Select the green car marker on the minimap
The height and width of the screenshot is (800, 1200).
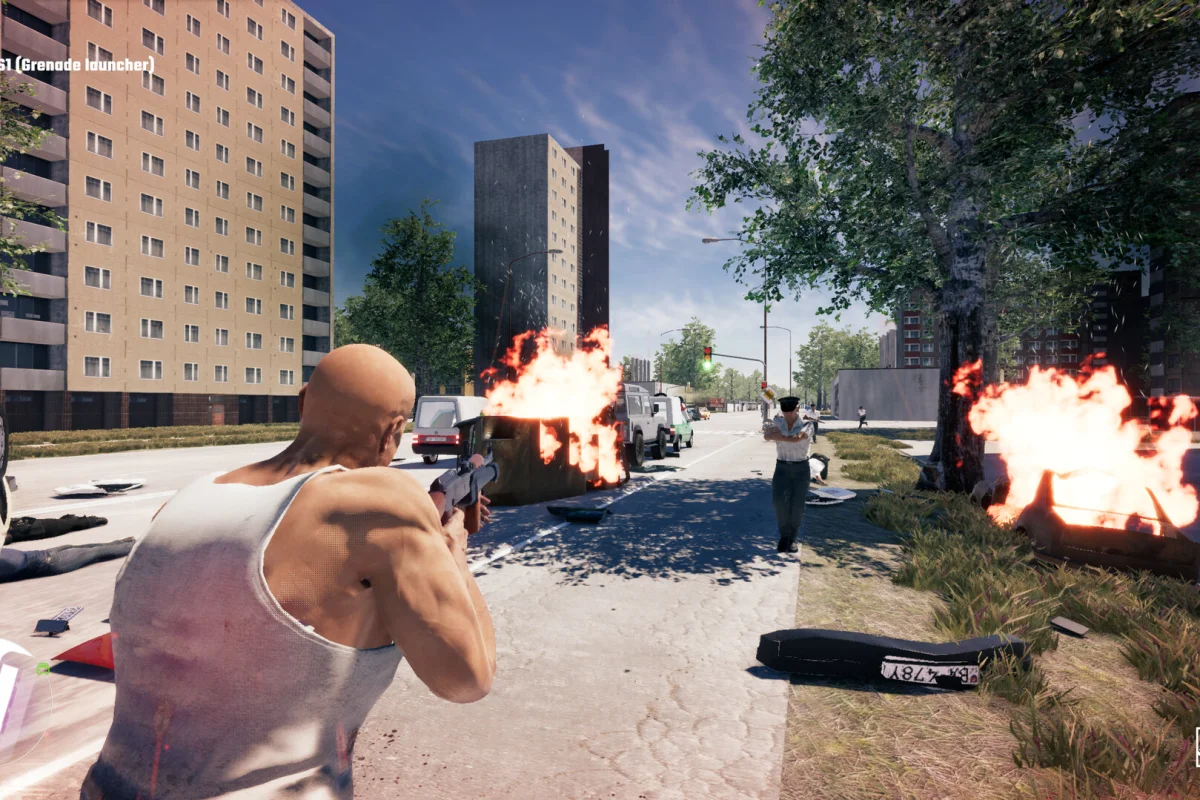(42, 667)
